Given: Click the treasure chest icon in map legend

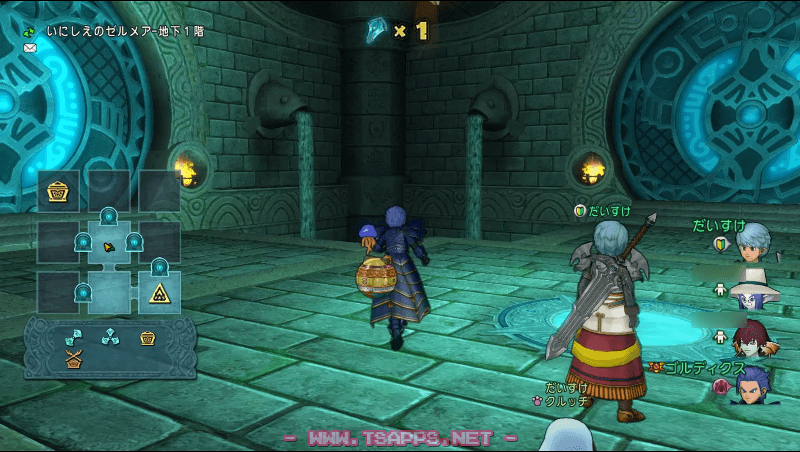Looking at the screenshot, I should point(148,336).
